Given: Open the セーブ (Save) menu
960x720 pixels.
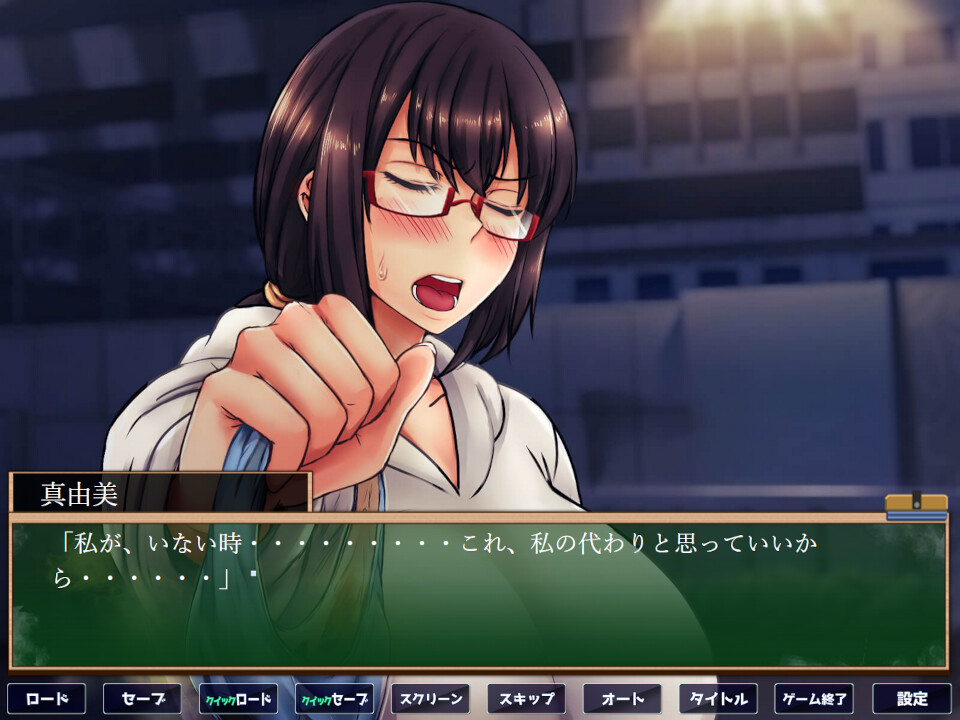Looking at the screenshot, I should pos(142,698).
